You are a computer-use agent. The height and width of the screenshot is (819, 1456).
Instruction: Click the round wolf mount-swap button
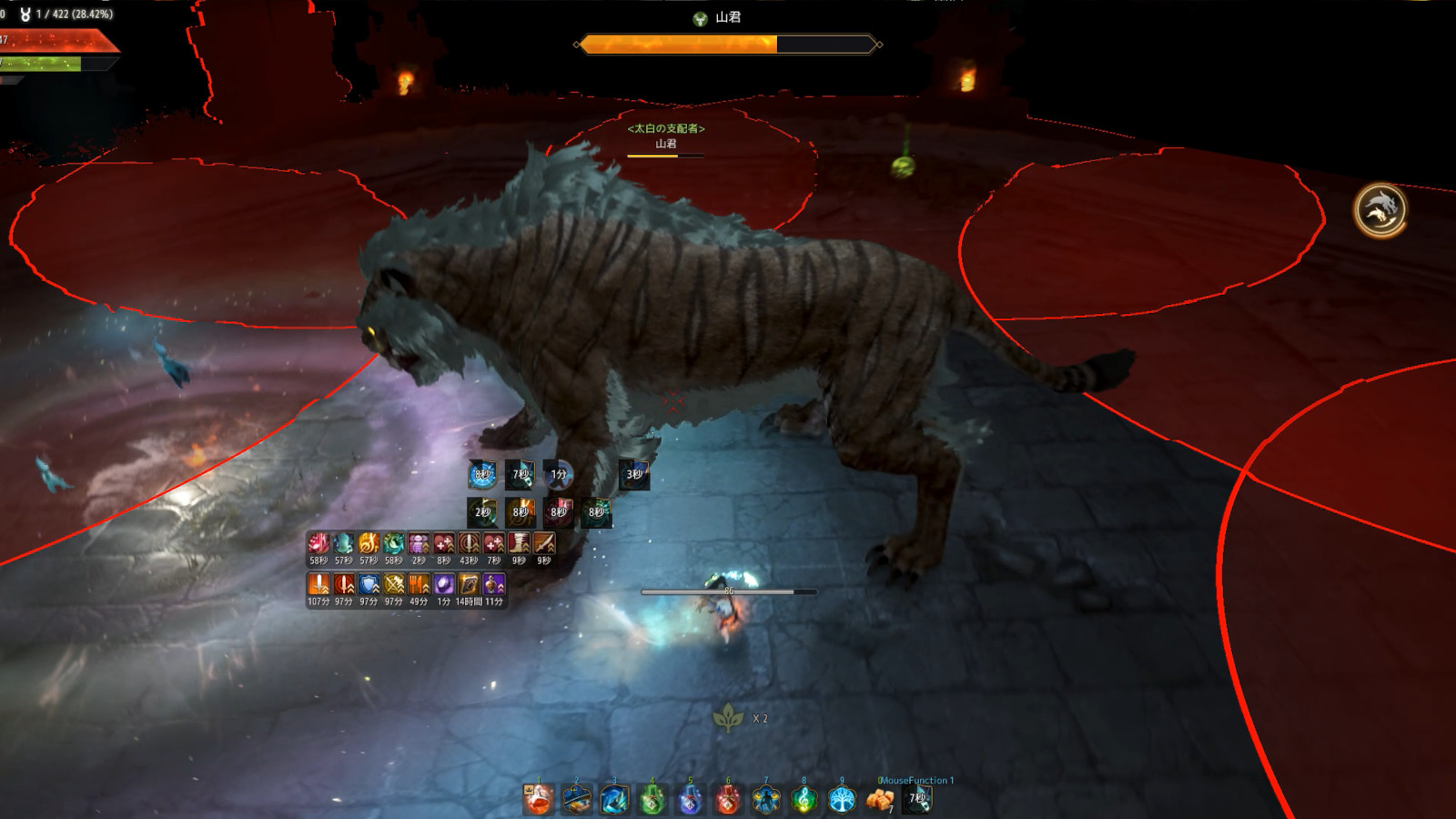point(1380,210)
